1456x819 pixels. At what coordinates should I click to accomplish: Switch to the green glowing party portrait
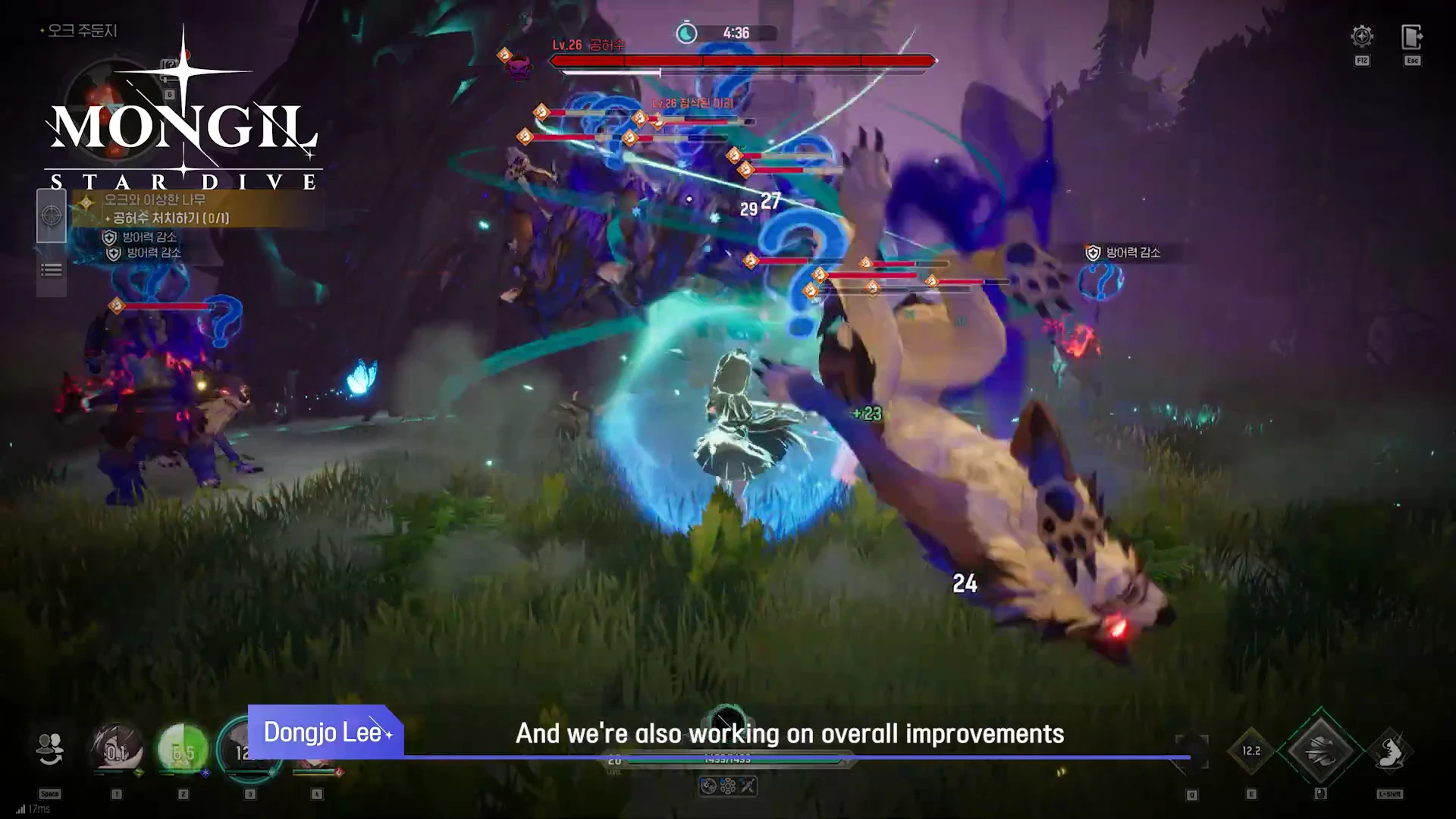pyautogui.click(x=183, y=751)
